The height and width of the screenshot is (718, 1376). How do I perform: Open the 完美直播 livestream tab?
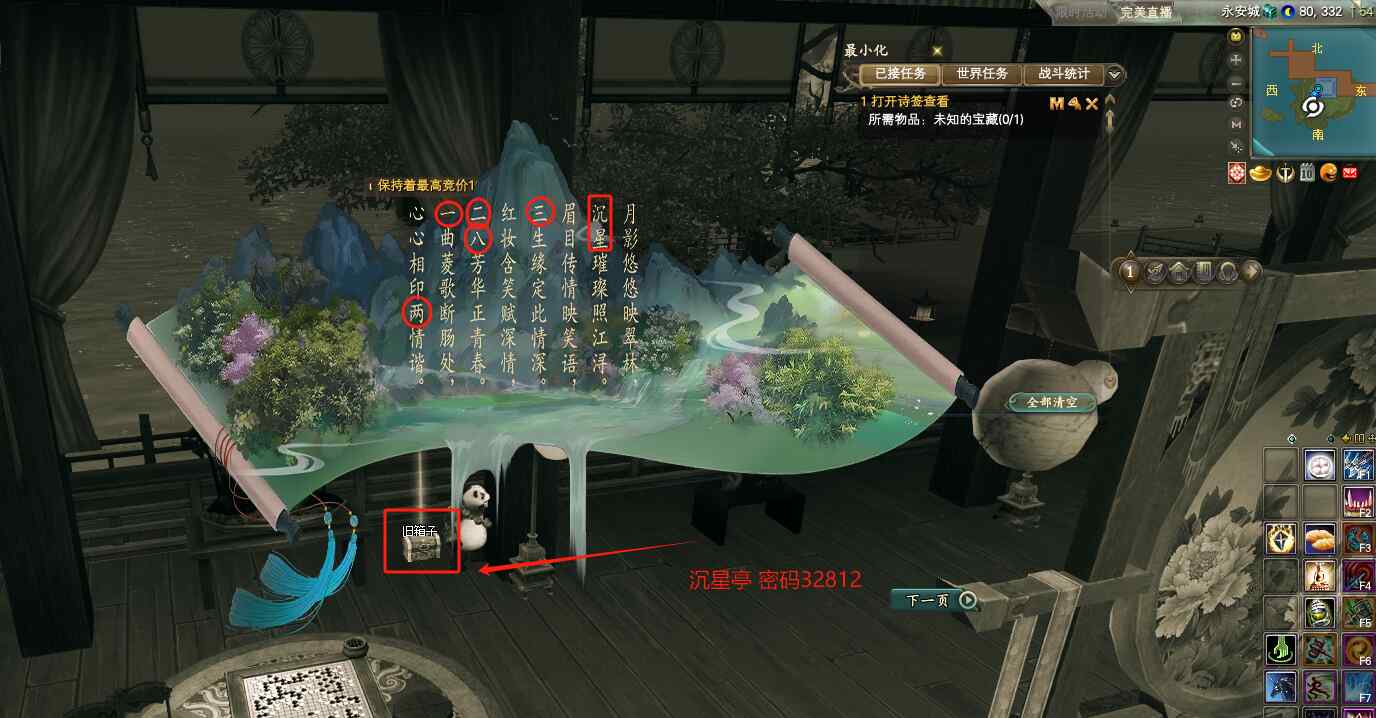coord(1146,12)
